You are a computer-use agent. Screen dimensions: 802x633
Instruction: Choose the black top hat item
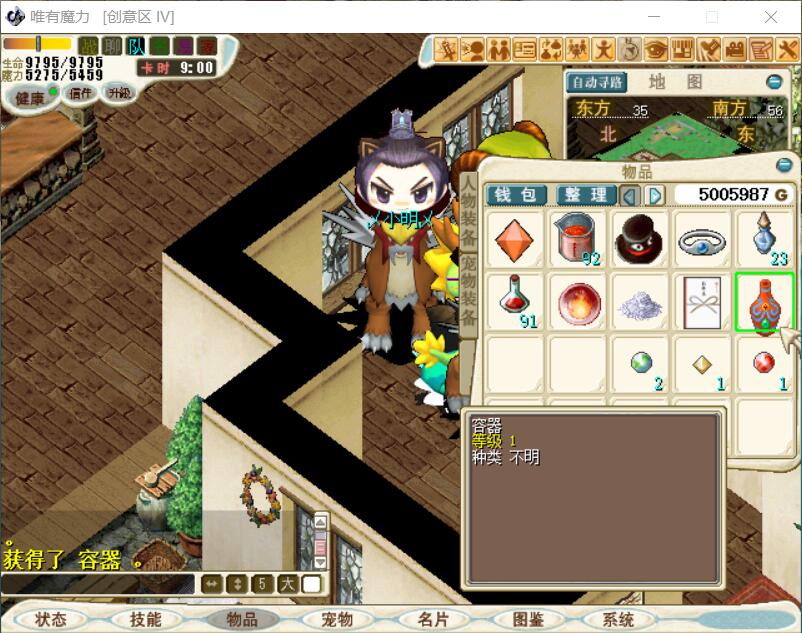pos(640,239)
